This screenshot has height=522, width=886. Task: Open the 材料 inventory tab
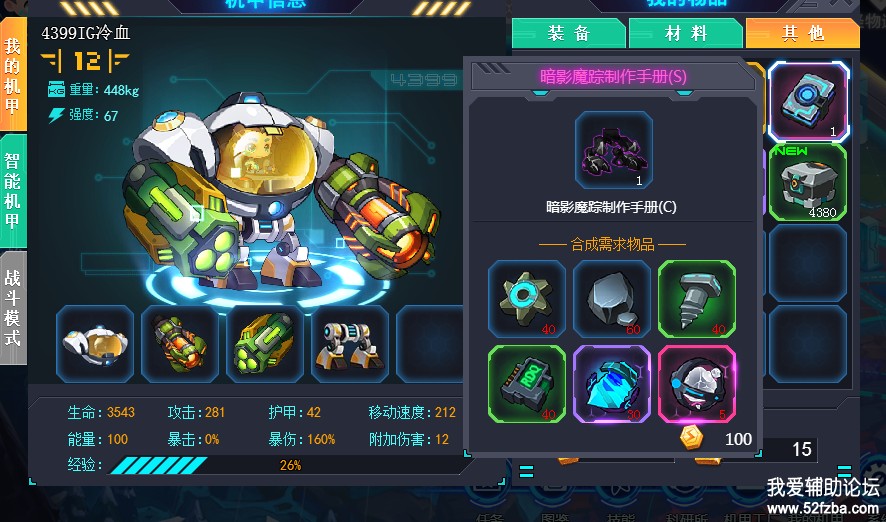[686, 33]
